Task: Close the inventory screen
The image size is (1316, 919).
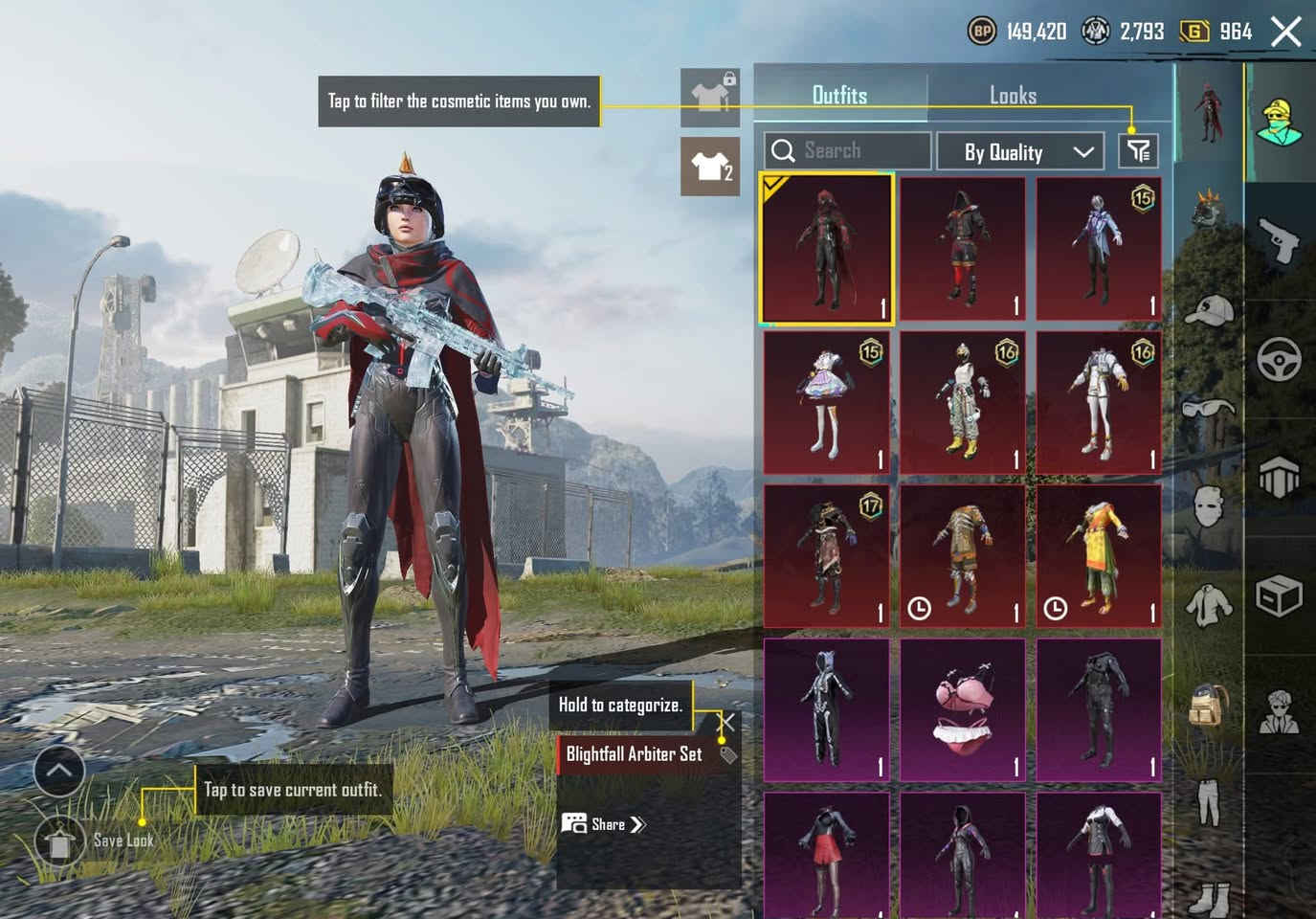Action: [1285, 32]
